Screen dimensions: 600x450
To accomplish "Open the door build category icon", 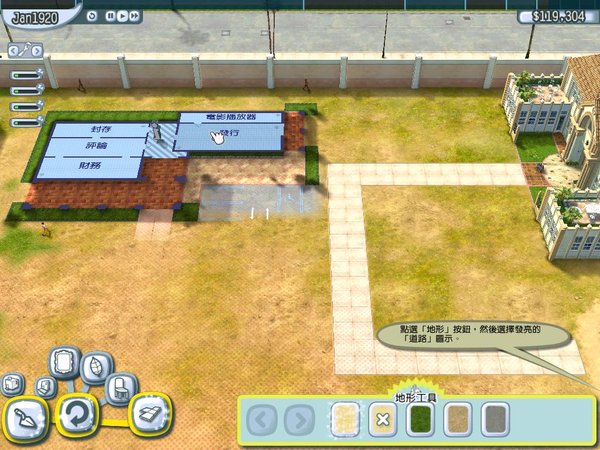I will [x=45, y=386].
